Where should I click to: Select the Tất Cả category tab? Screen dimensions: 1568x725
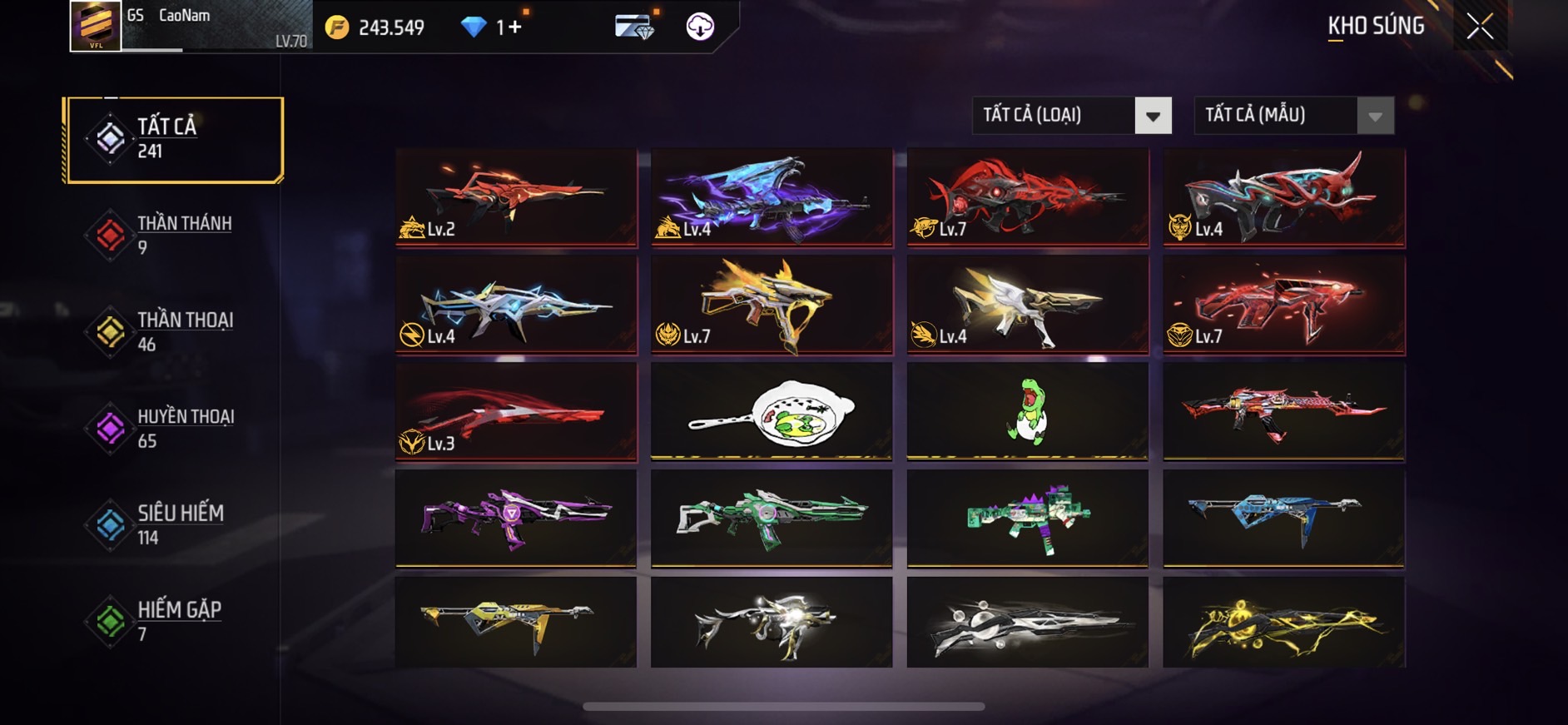(174, 139)
